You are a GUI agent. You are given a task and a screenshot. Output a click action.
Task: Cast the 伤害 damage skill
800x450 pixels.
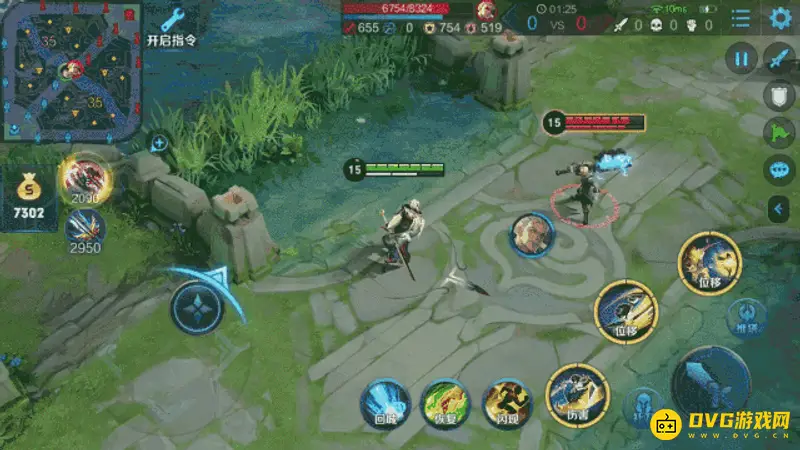[x=577, y=392]
